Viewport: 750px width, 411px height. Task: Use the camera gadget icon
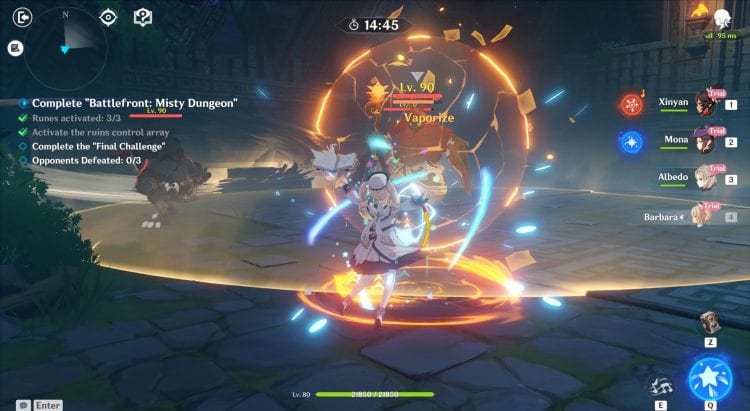(711, 322)
